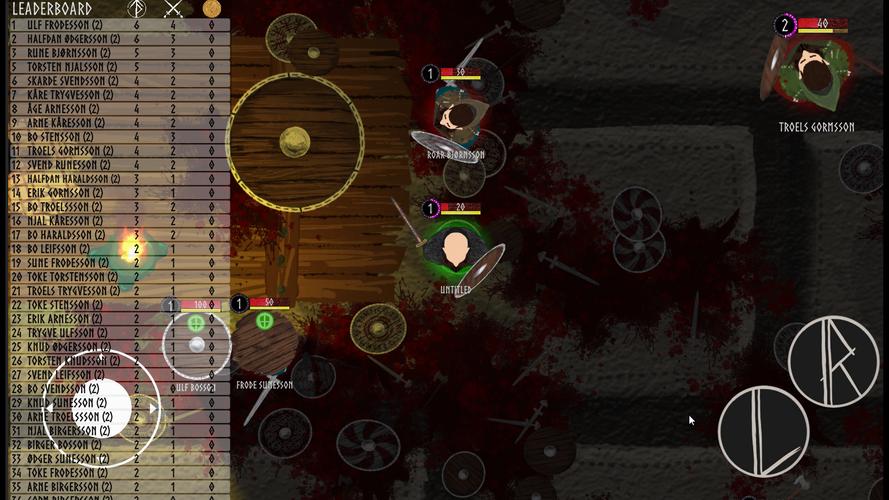Click the crossed swords column header
889x500 pixels.
[173, 9]
